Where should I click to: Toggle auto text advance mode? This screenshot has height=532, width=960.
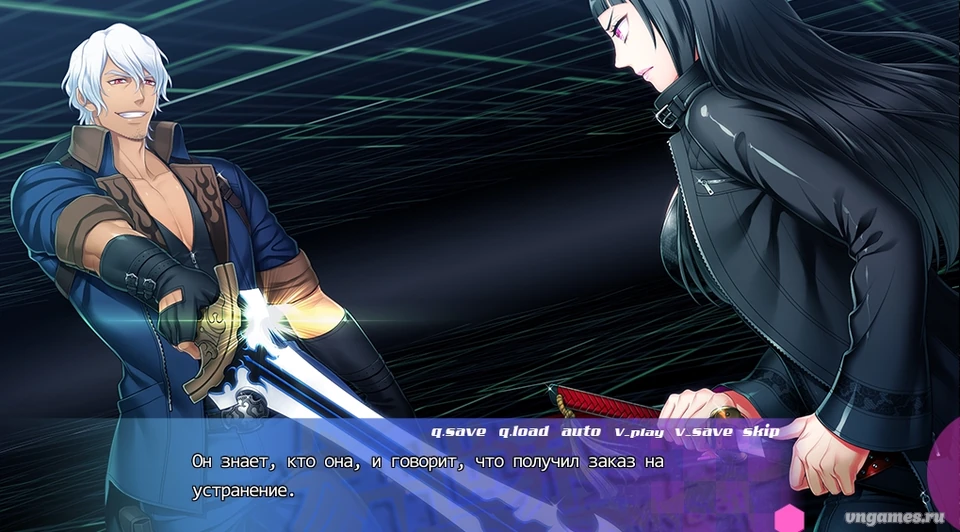581,432
